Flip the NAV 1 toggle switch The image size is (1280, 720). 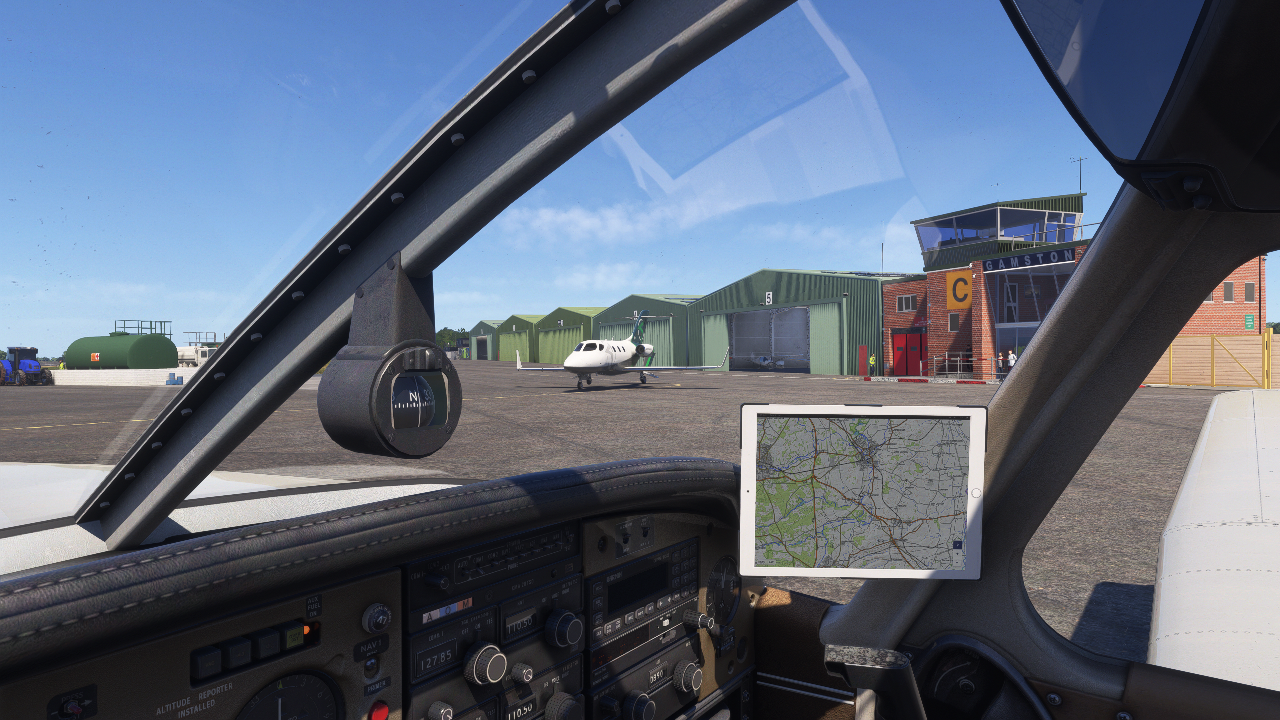coord(370,666)
